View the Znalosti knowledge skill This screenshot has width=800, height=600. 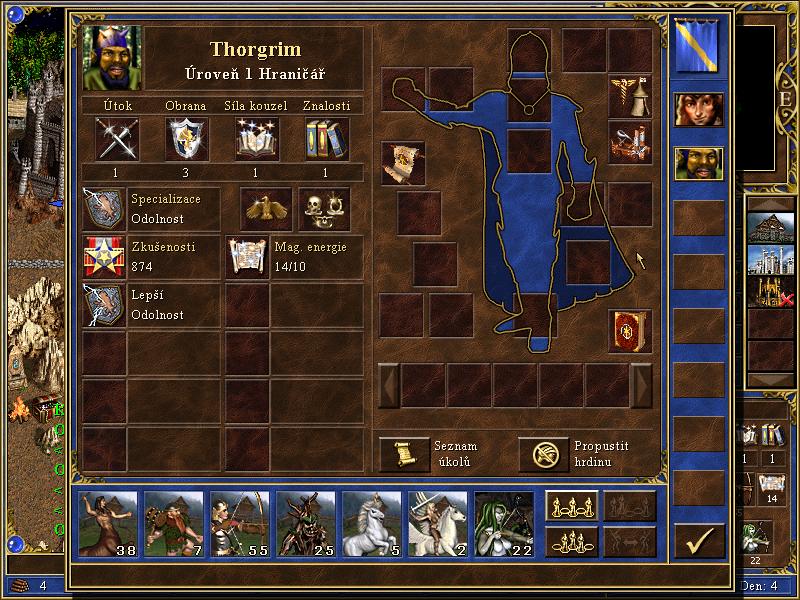point(325,139)
